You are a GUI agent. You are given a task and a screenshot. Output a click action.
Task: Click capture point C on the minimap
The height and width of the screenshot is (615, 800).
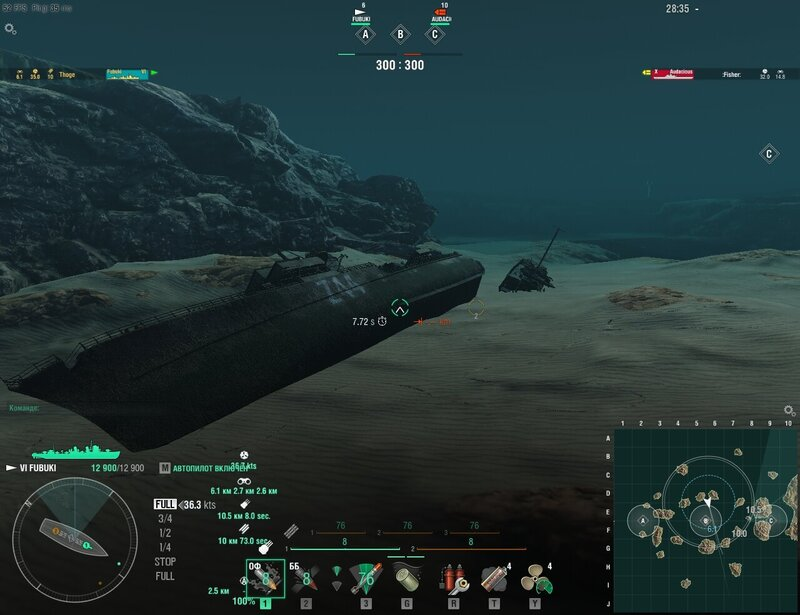pyautogui.click(x=768, y=520)
